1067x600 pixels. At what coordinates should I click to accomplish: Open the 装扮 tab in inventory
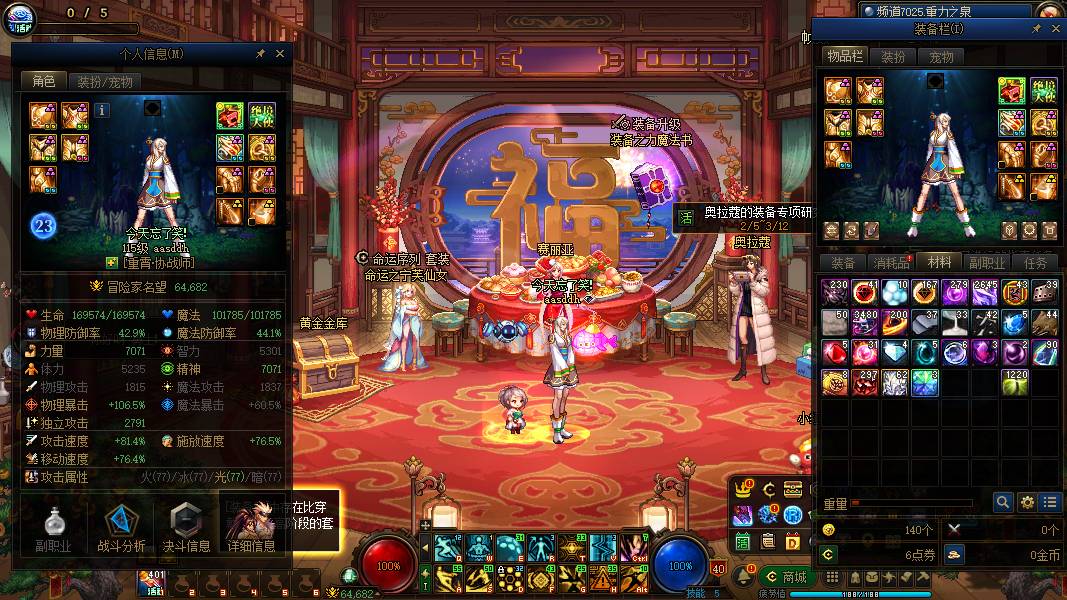(893, 58)
